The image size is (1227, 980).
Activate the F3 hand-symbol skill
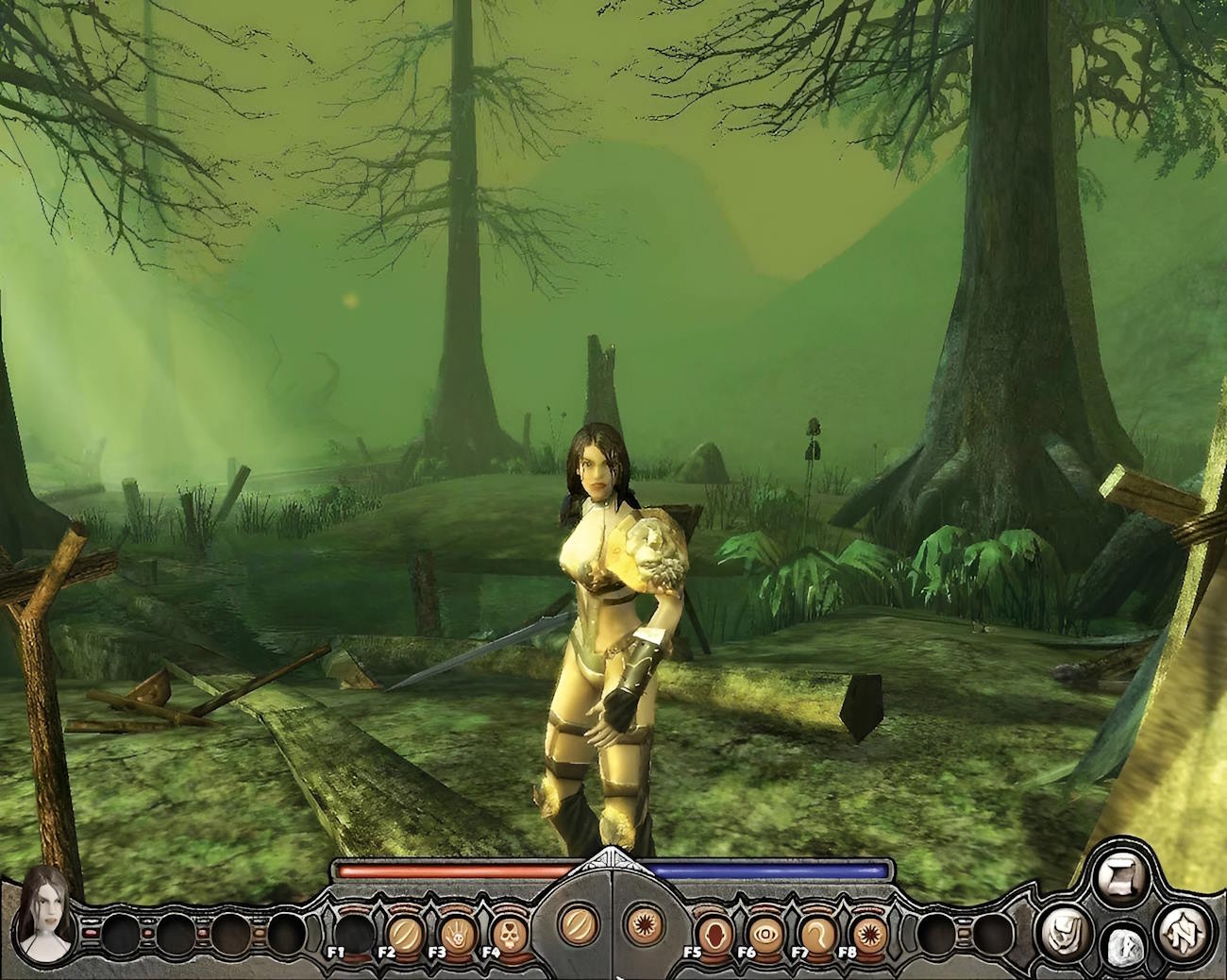tap(458, 933)
